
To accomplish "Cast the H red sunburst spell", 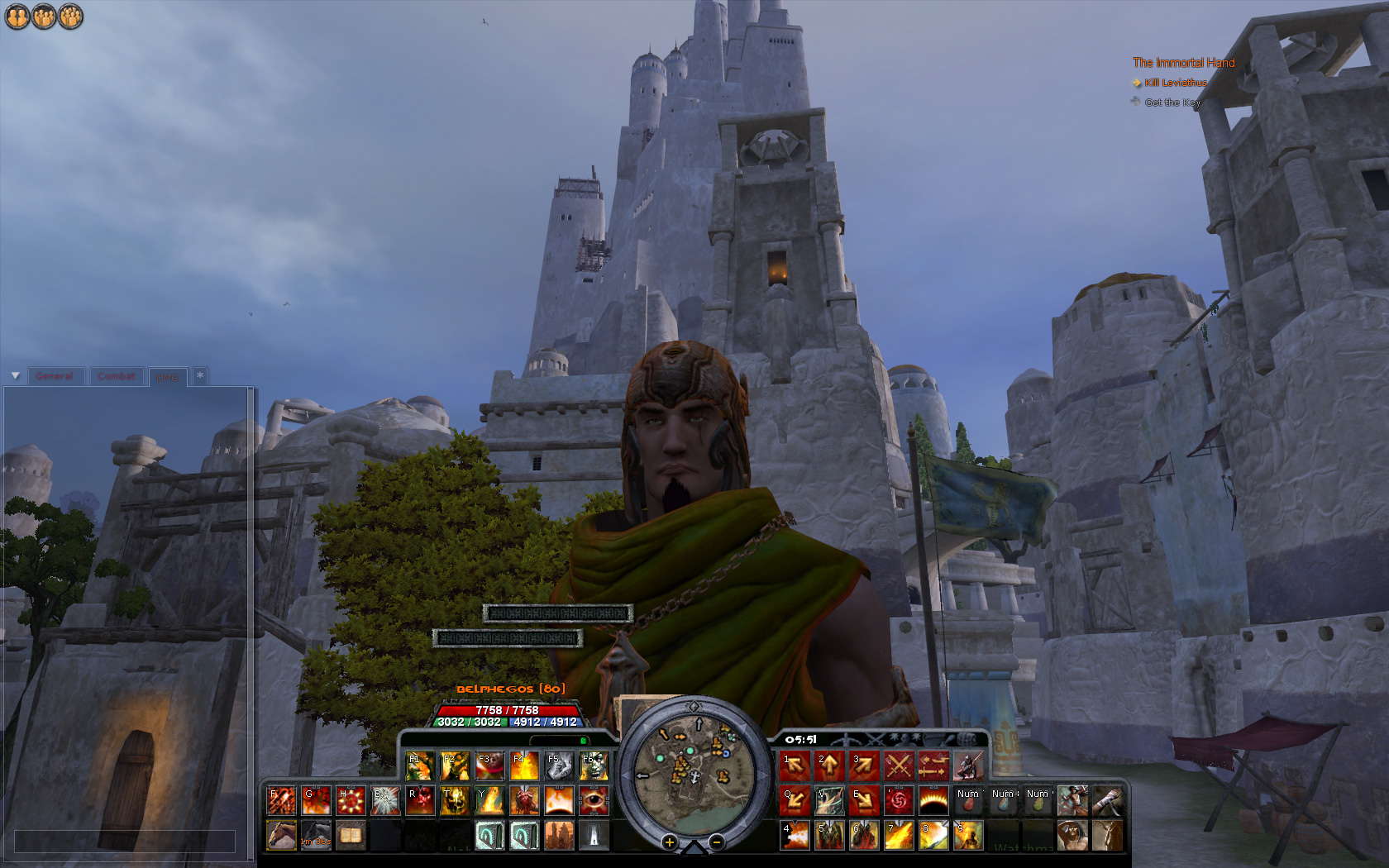I will coord(351,801).
